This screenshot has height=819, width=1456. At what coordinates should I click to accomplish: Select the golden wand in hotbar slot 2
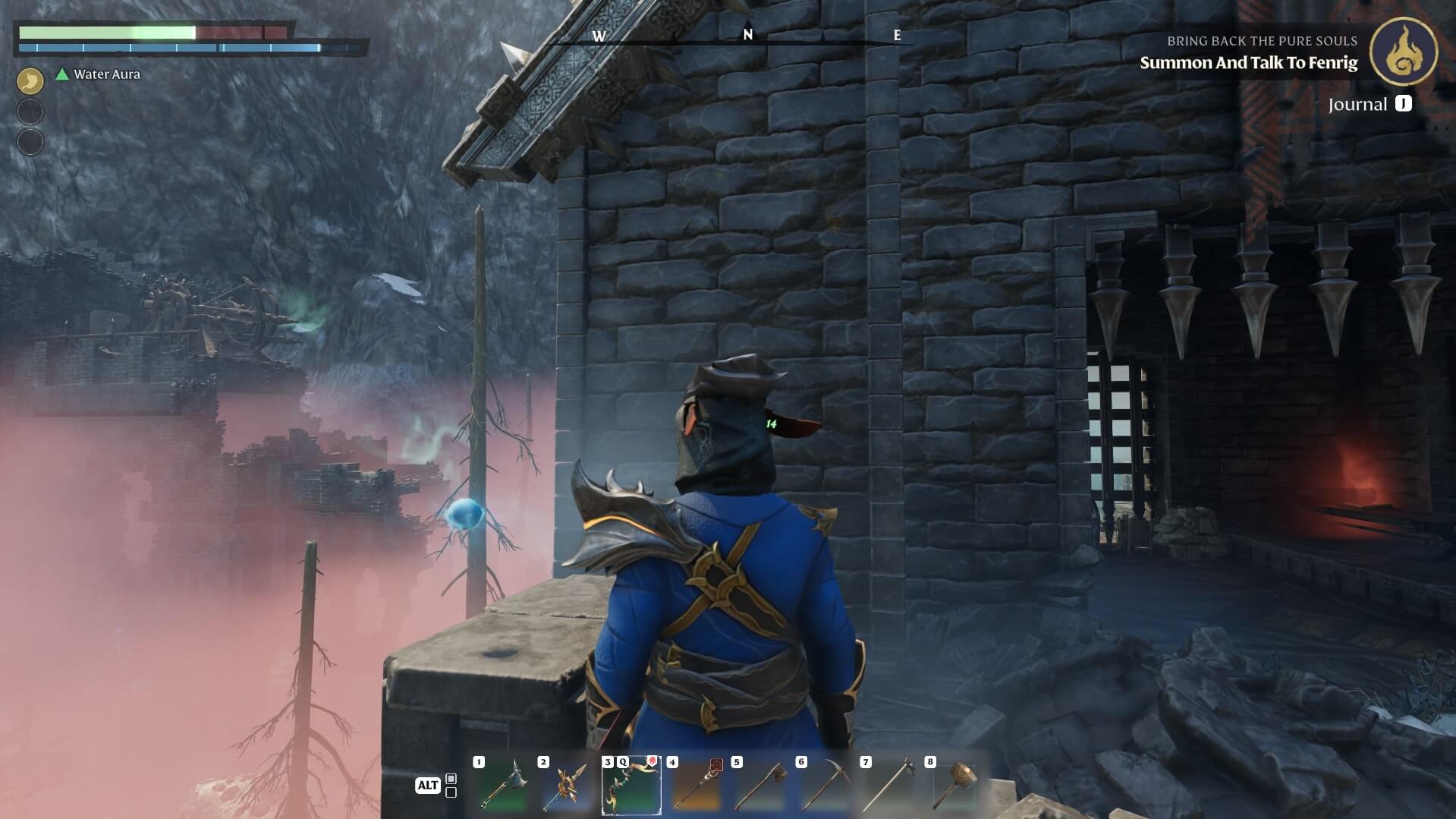click(x=567, y=786)
